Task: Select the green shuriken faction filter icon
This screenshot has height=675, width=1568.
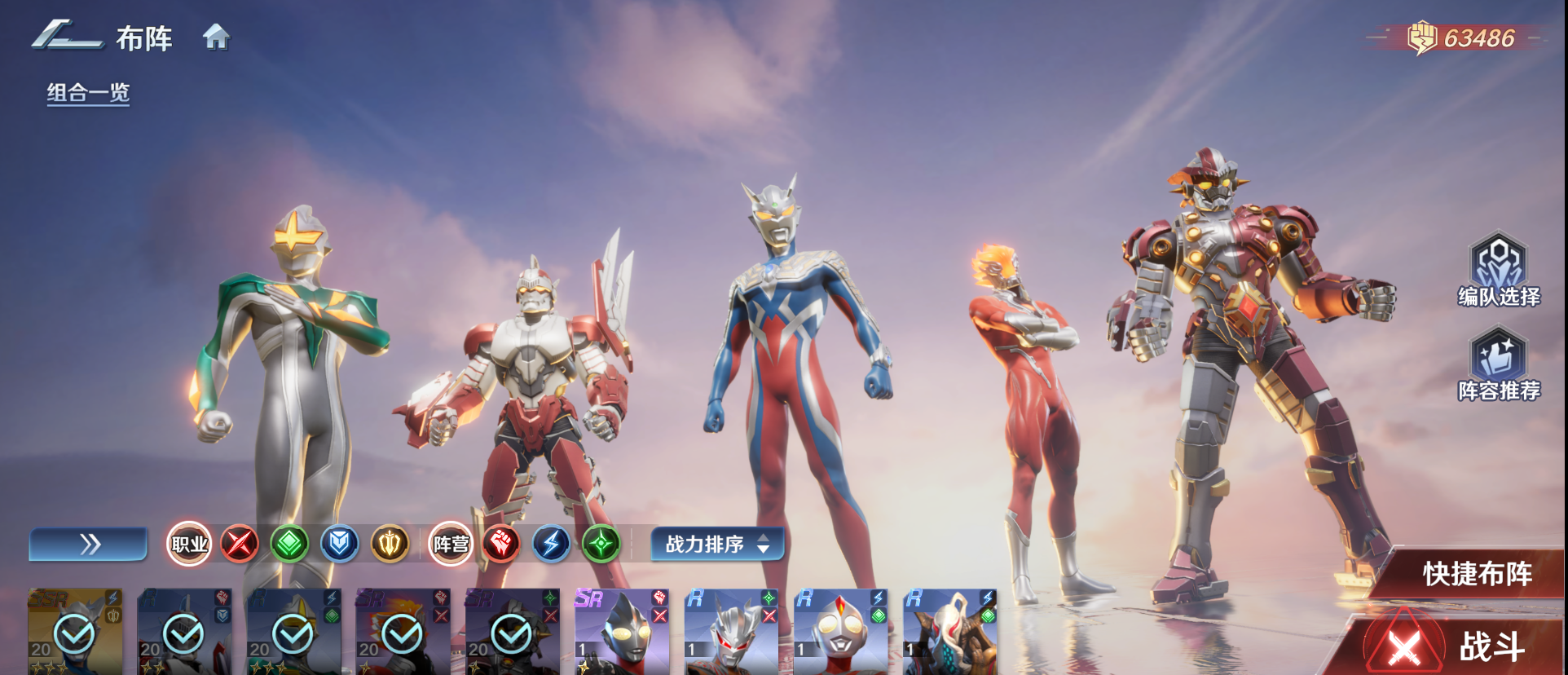Action: pyautogui.click(x=601, y=544)
